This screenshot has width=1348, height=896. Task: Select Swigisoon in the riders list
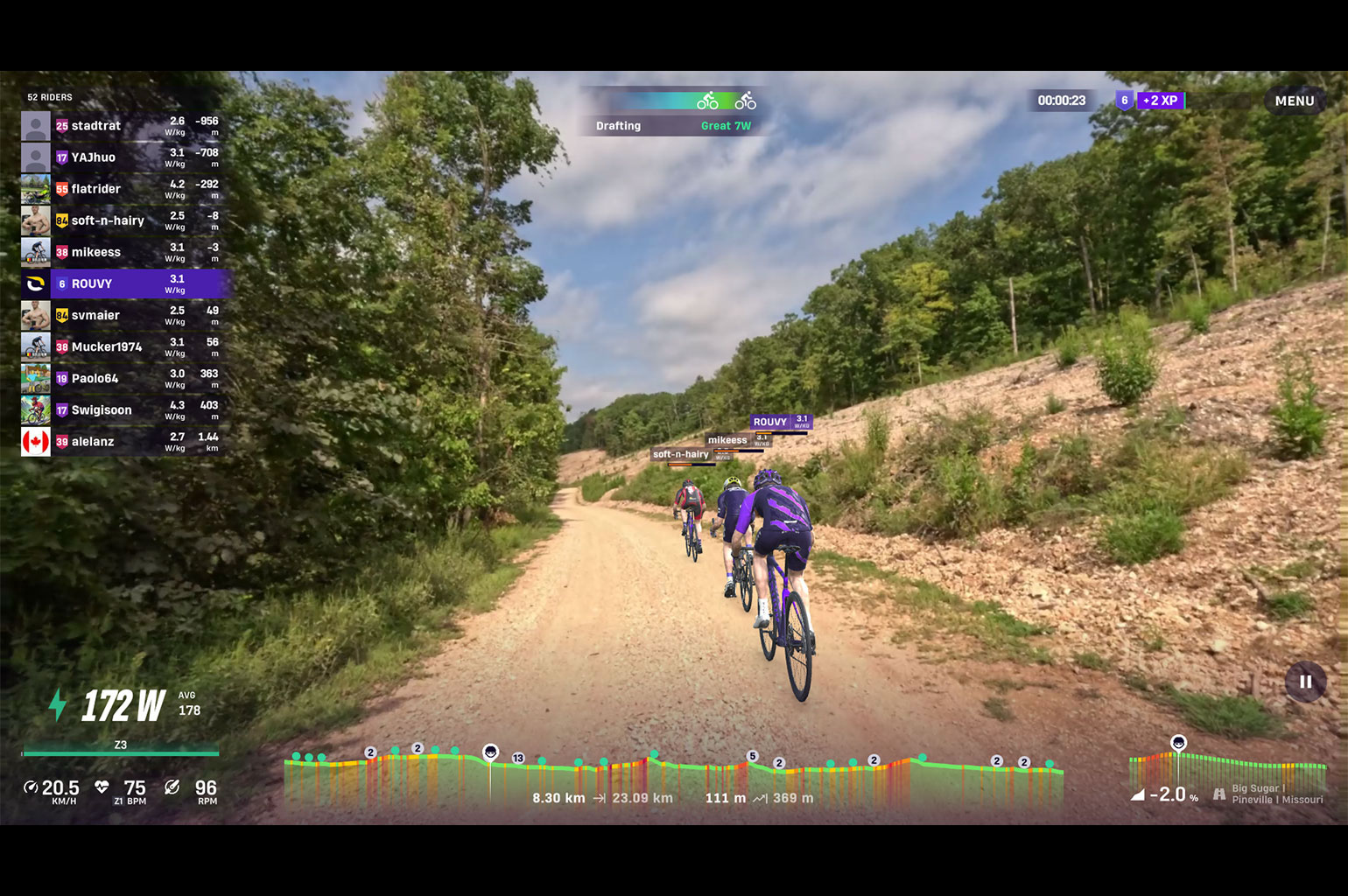point(121,409)
